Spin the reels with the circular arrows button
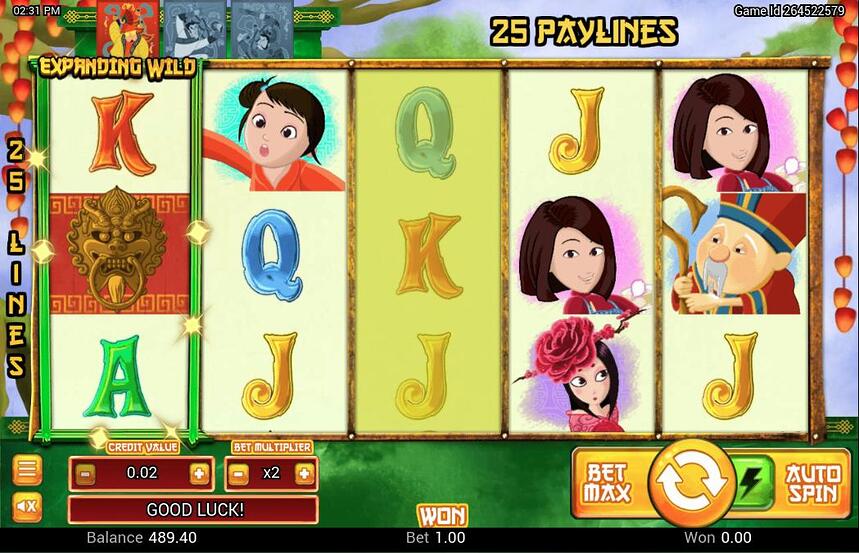The width and height of the screenshot is (859, 553). click(692, 483)
